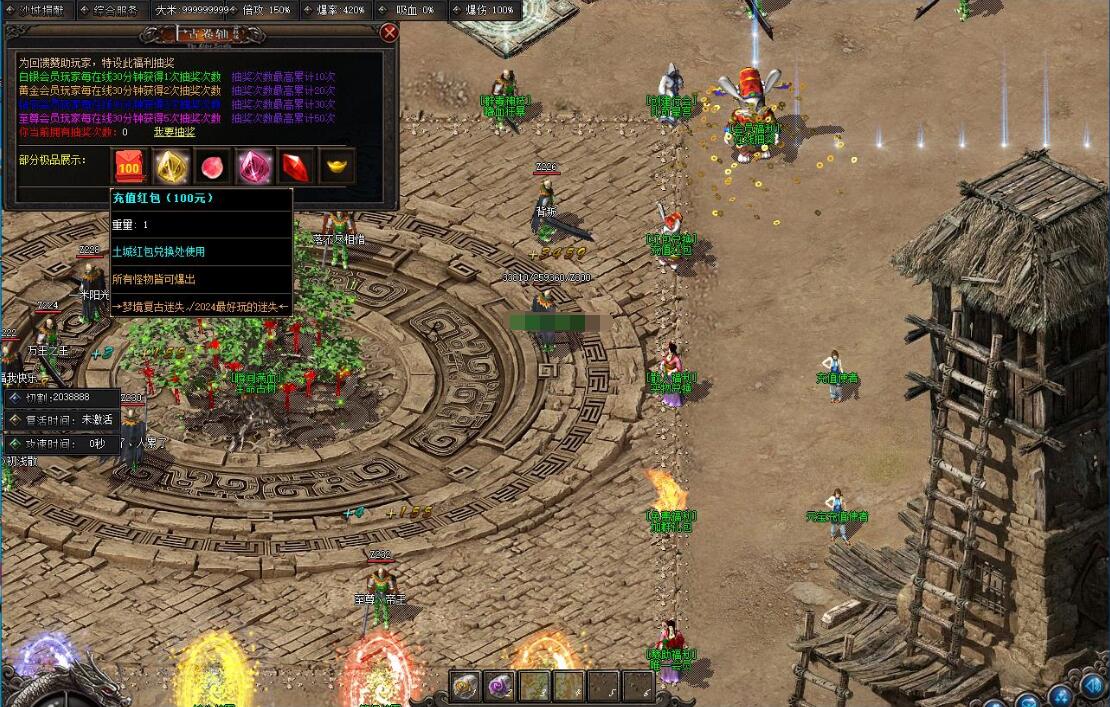
Task: Use the purple scroll in hotbar slot 2
Action: pos(499,686)
